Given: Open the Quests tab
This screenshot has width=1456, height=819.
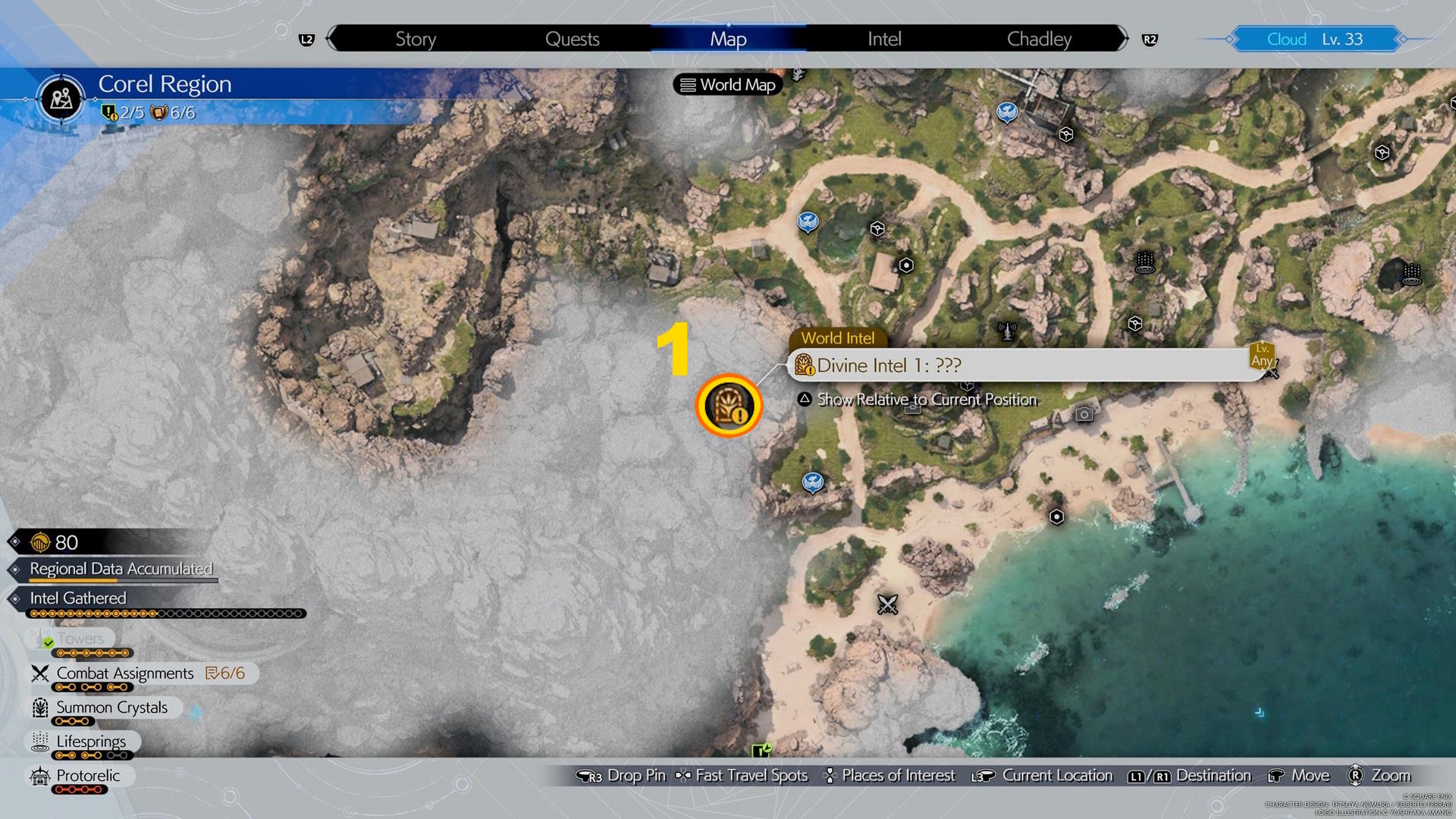Looking at the screenshot, I should coord(572,39).
